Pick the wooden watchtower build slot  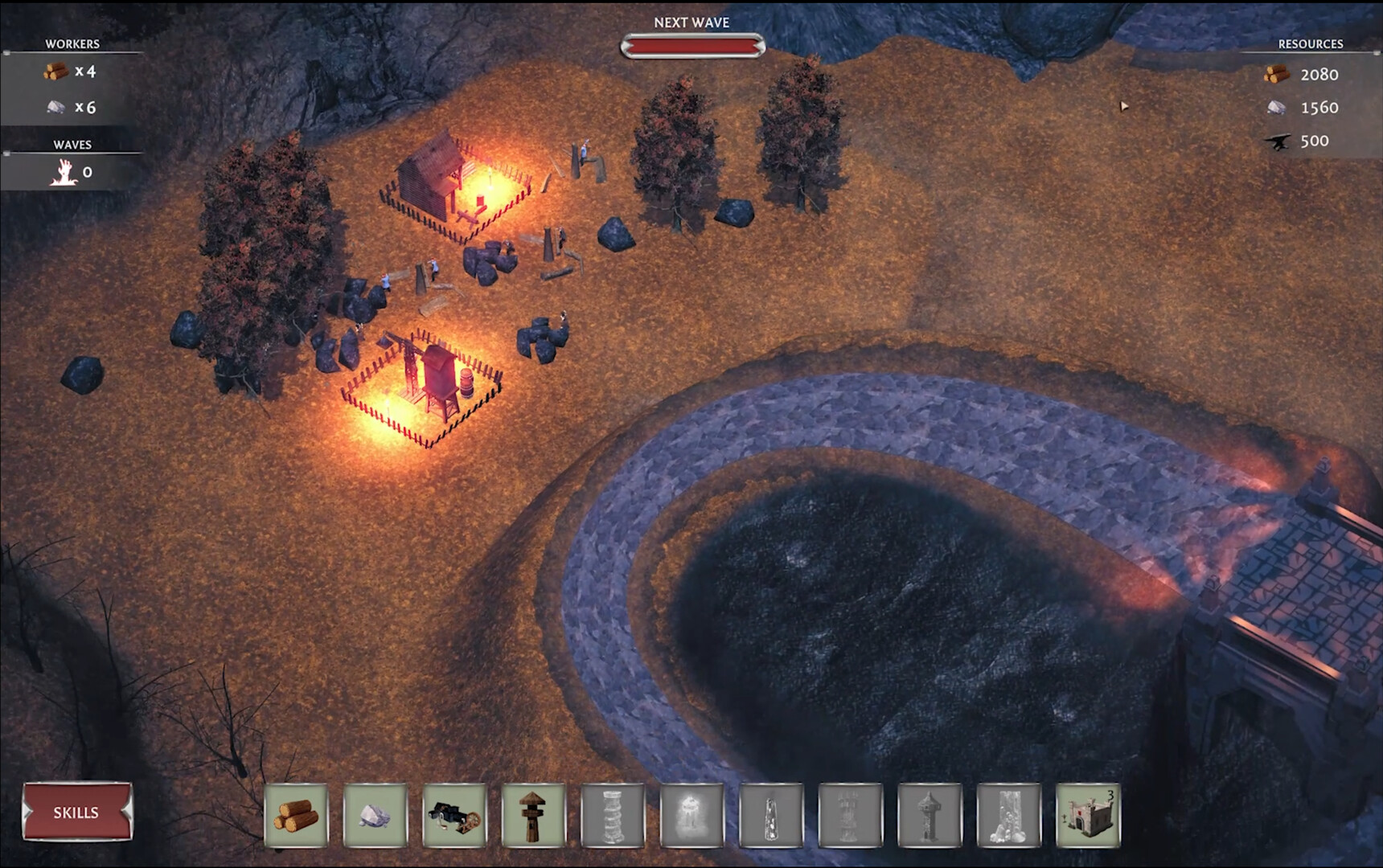(x=533, y=815)
